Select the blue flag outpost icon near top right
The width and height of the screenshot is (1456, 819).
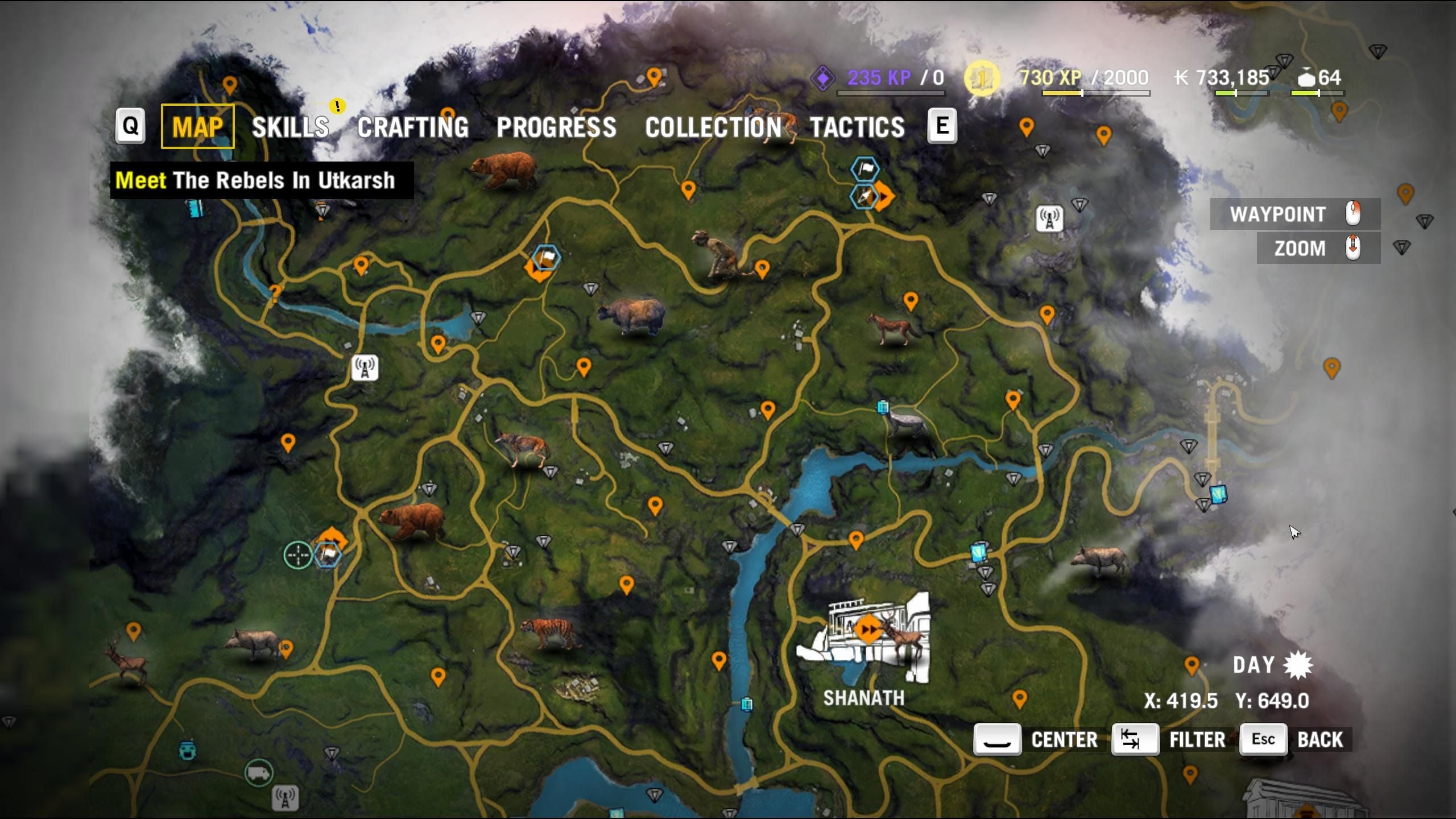point(864,169)
